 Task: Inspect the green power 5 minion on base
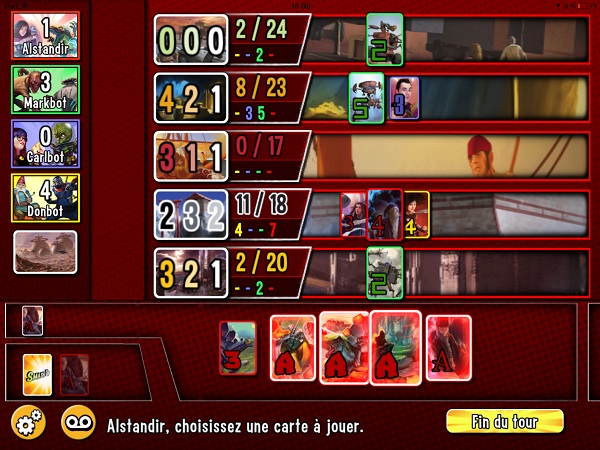[x=365, y=97]
